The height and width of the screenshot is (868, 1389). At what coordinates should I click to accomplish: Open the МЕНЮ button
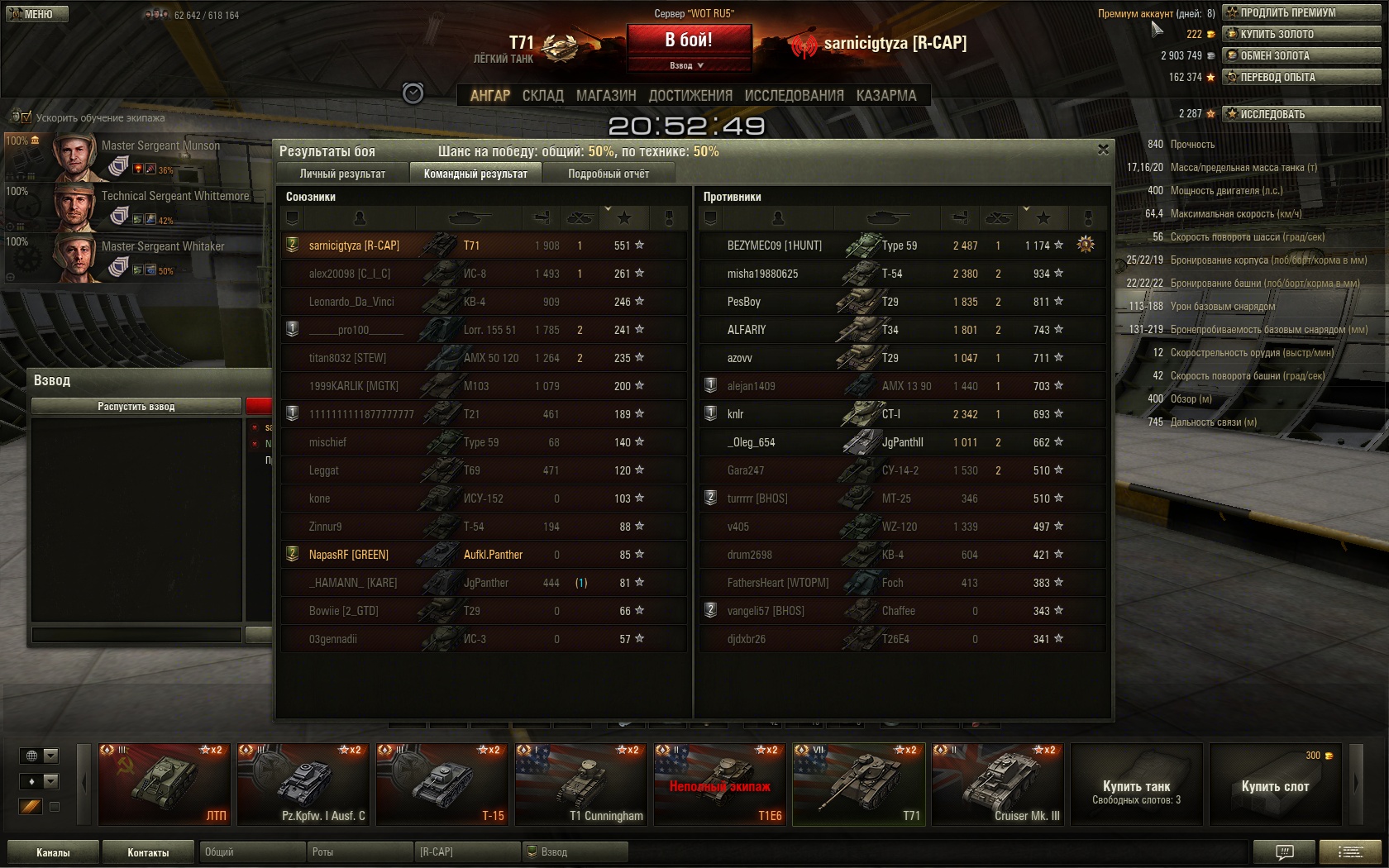pos(37,14)
